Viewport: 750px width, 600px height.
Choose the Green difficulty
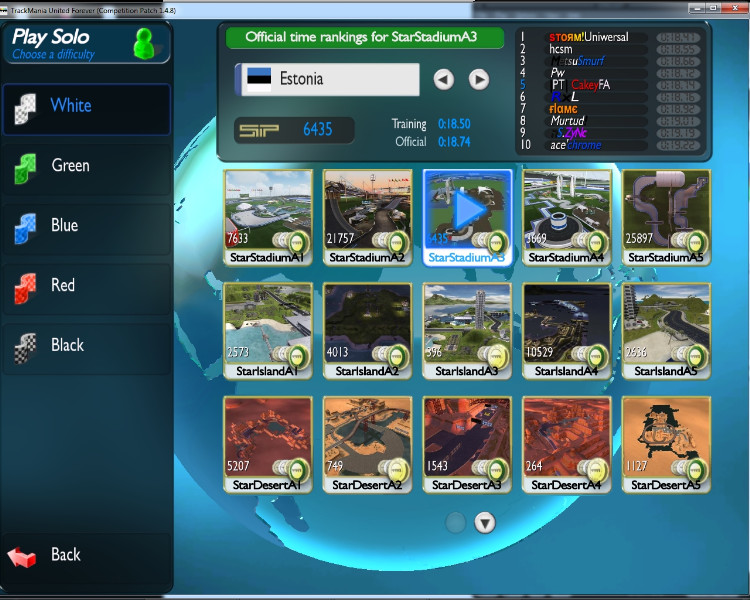point(85,166)
